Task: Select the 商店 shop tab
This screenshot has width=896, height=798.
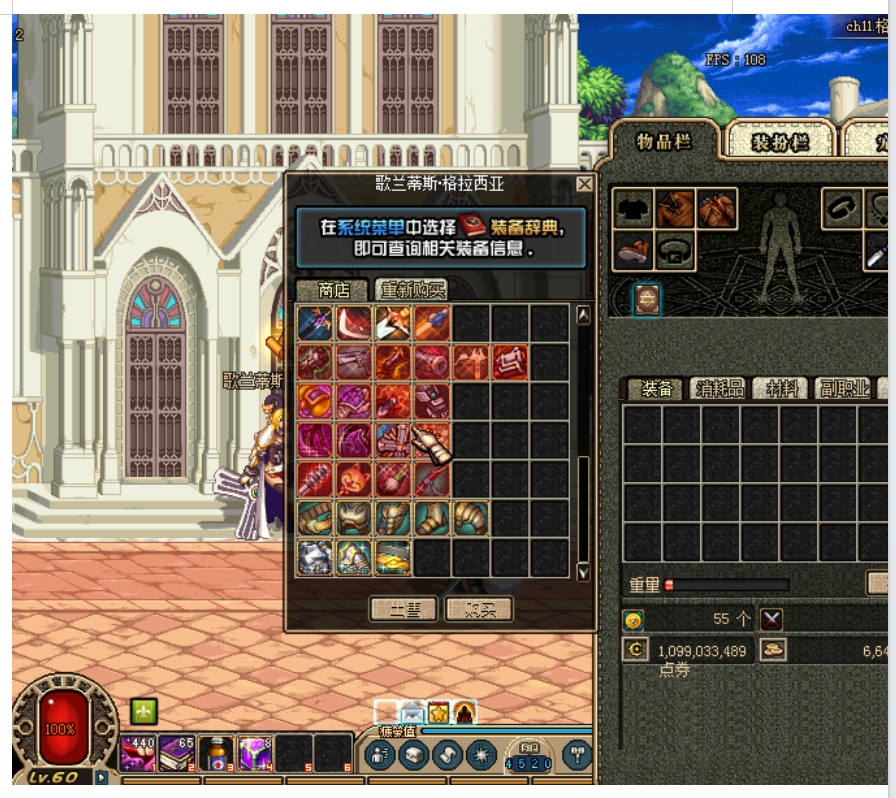Action: point(334,290)
